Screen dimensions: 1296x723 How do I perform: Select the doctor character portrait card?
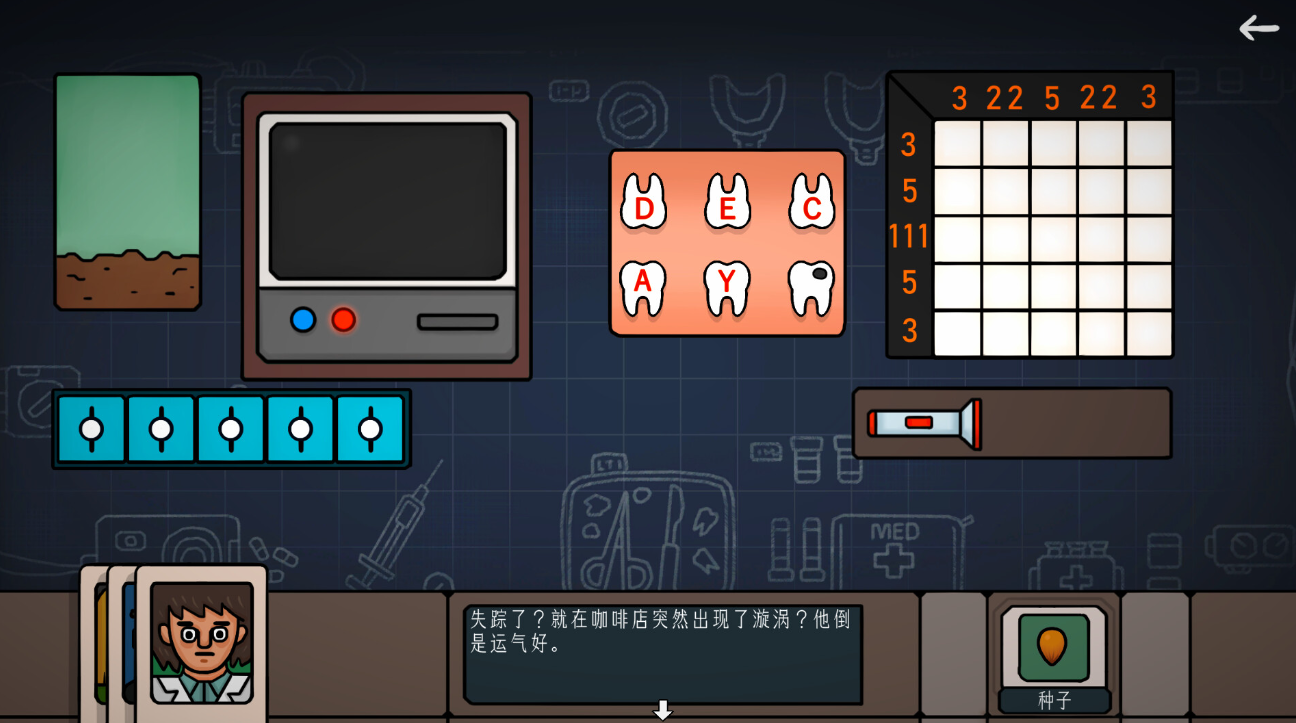(200, 640)
